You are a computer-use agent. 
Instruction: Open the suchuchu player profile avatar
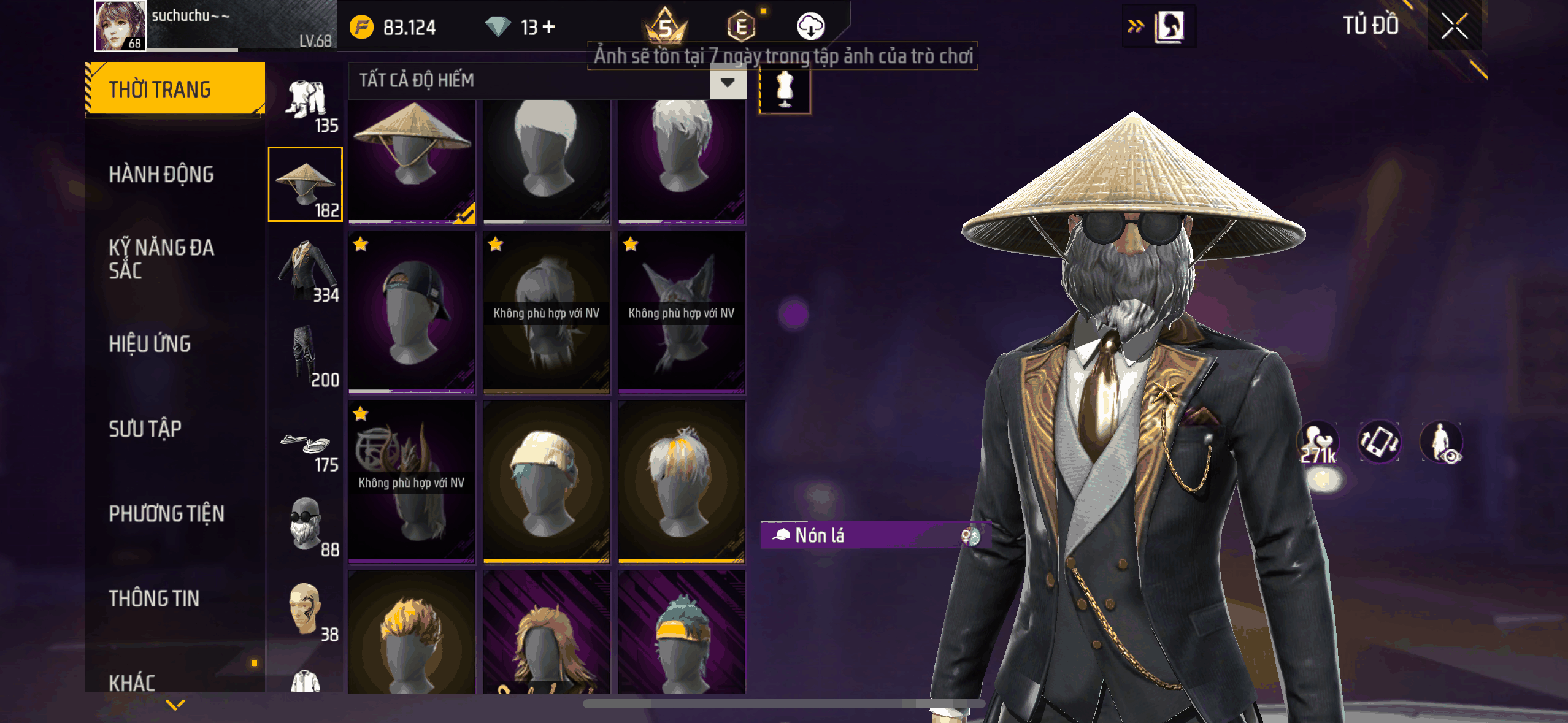point(120,26)
